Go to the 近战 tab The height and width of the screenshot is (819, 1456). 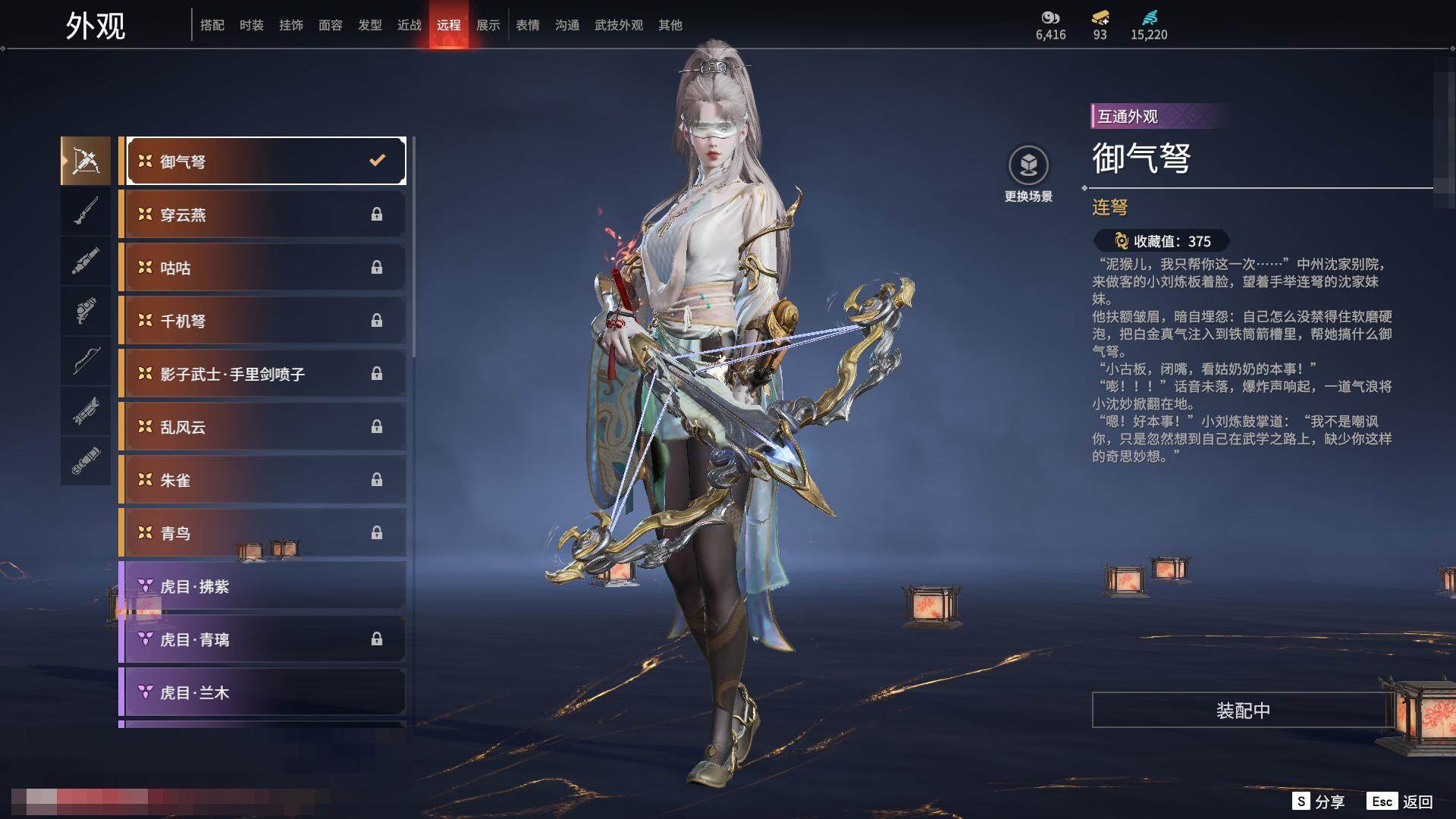click(409, 25)
